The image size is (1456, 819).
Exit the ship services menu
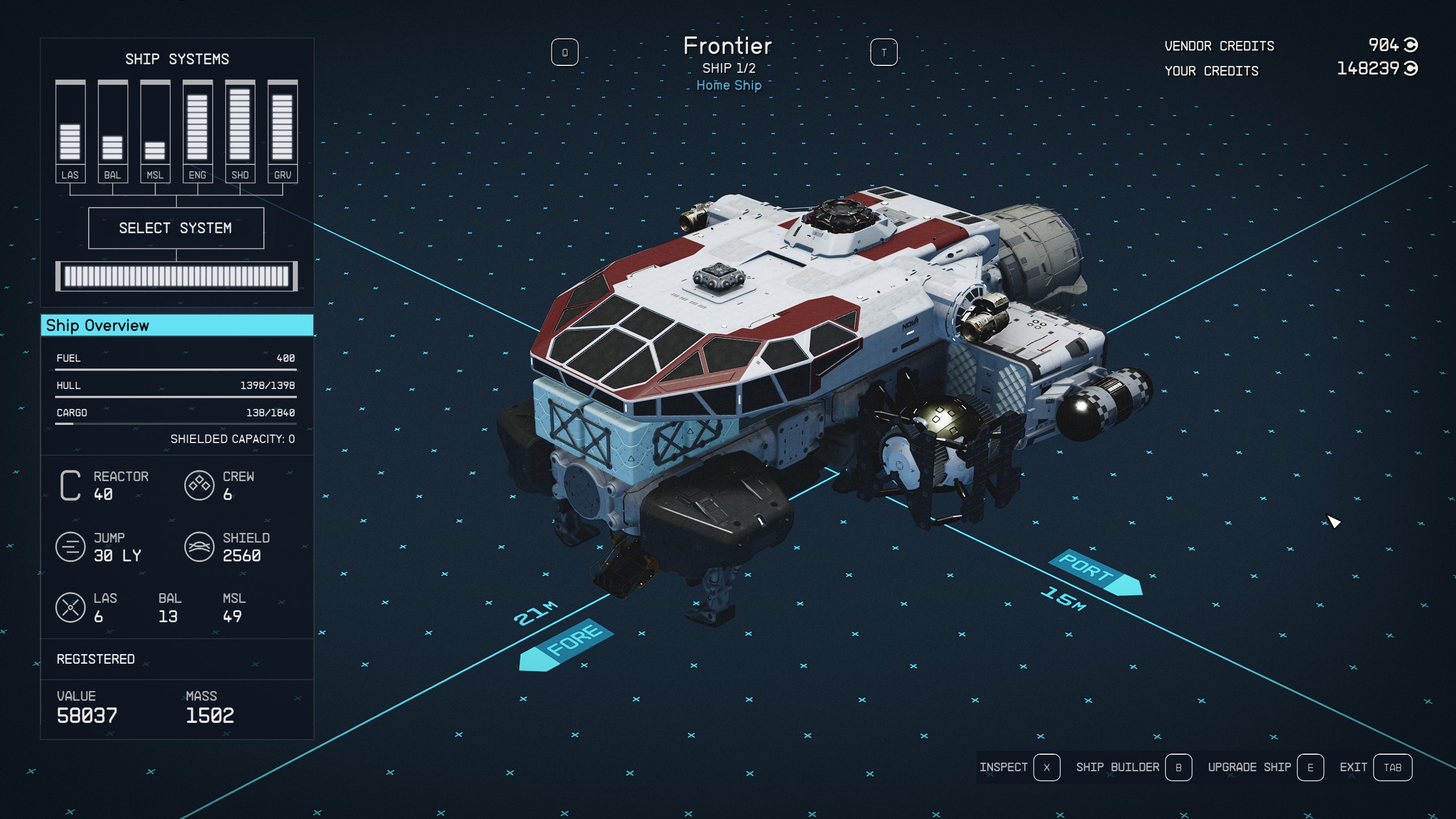[x=1375, y=767]
